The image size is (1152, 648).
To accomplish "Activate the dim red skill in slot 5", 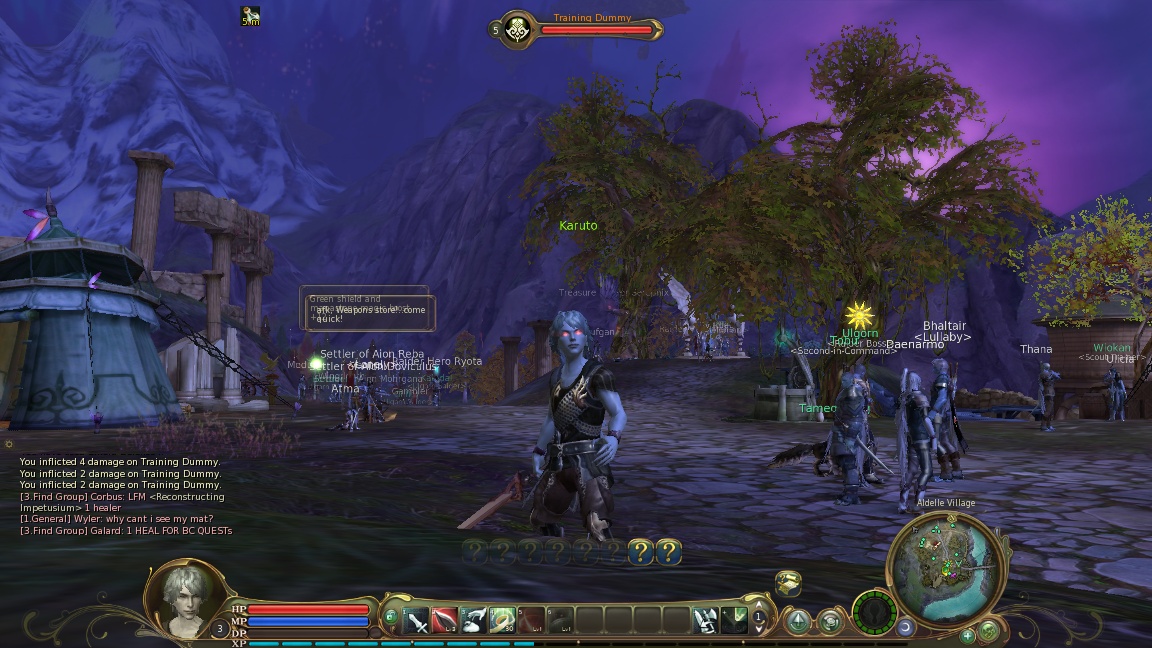I will click(532, 621).
